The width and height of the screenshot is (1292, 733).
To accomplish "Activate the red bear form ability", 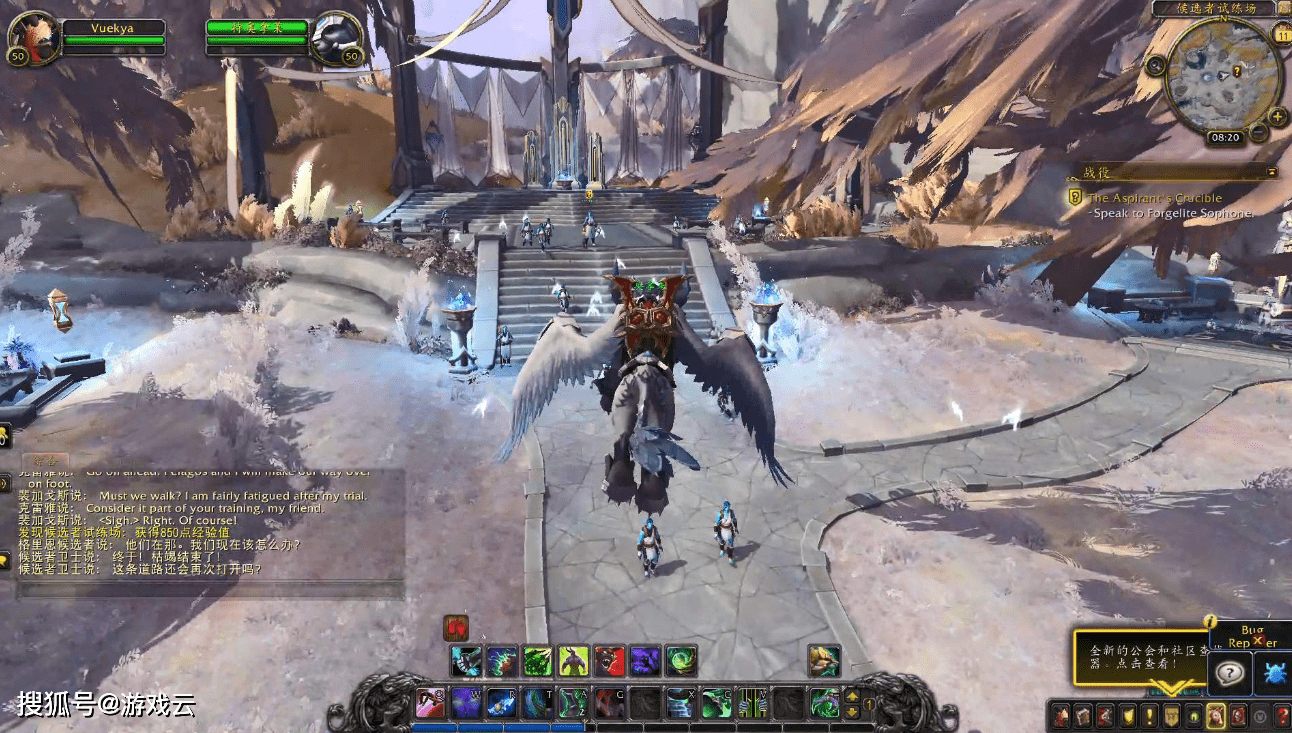I will (x=609, y=660).
